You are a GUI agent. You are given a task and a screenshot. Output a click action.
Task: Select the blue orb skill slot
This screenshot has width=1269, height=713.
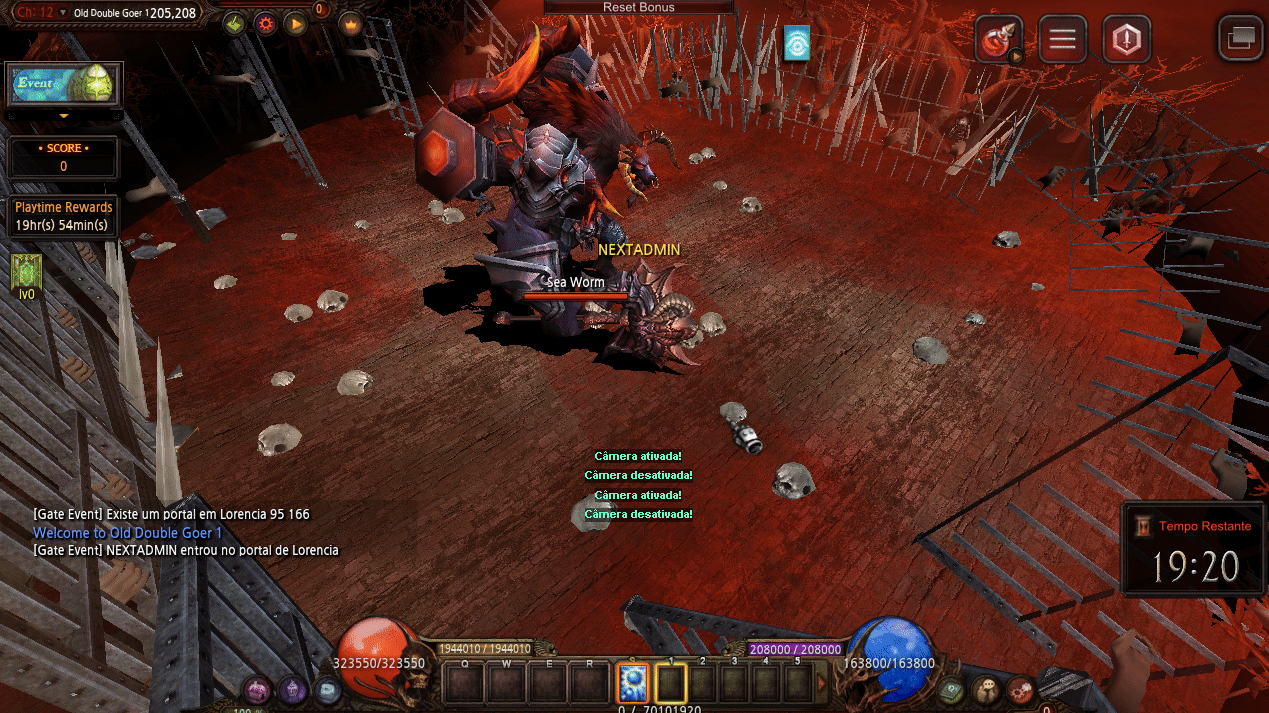point(632,683)
